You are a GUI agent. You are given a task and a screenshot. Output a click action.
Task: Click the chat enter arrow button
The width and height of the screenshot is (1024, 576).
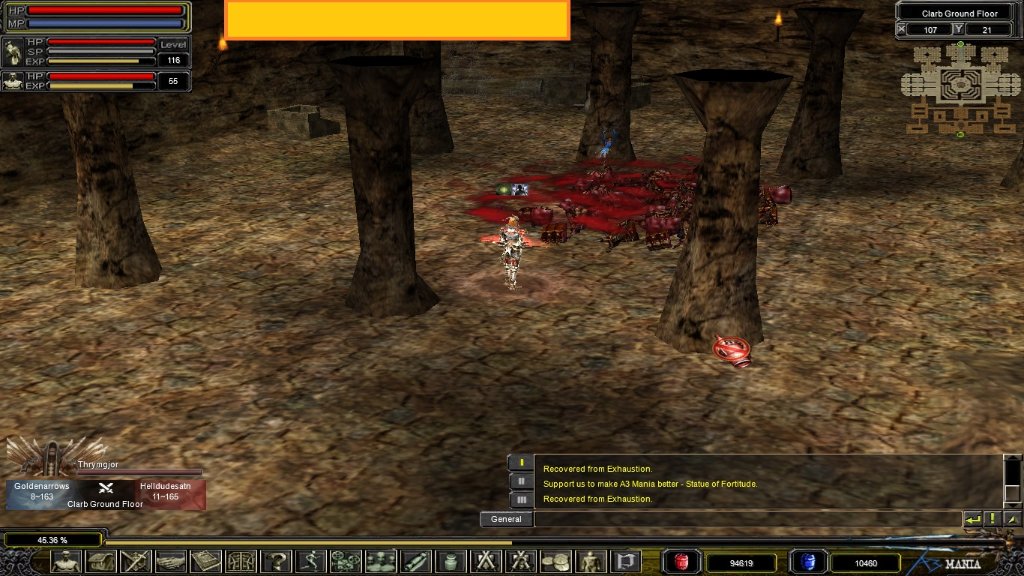pyautogui.click(x=972, y=519)
